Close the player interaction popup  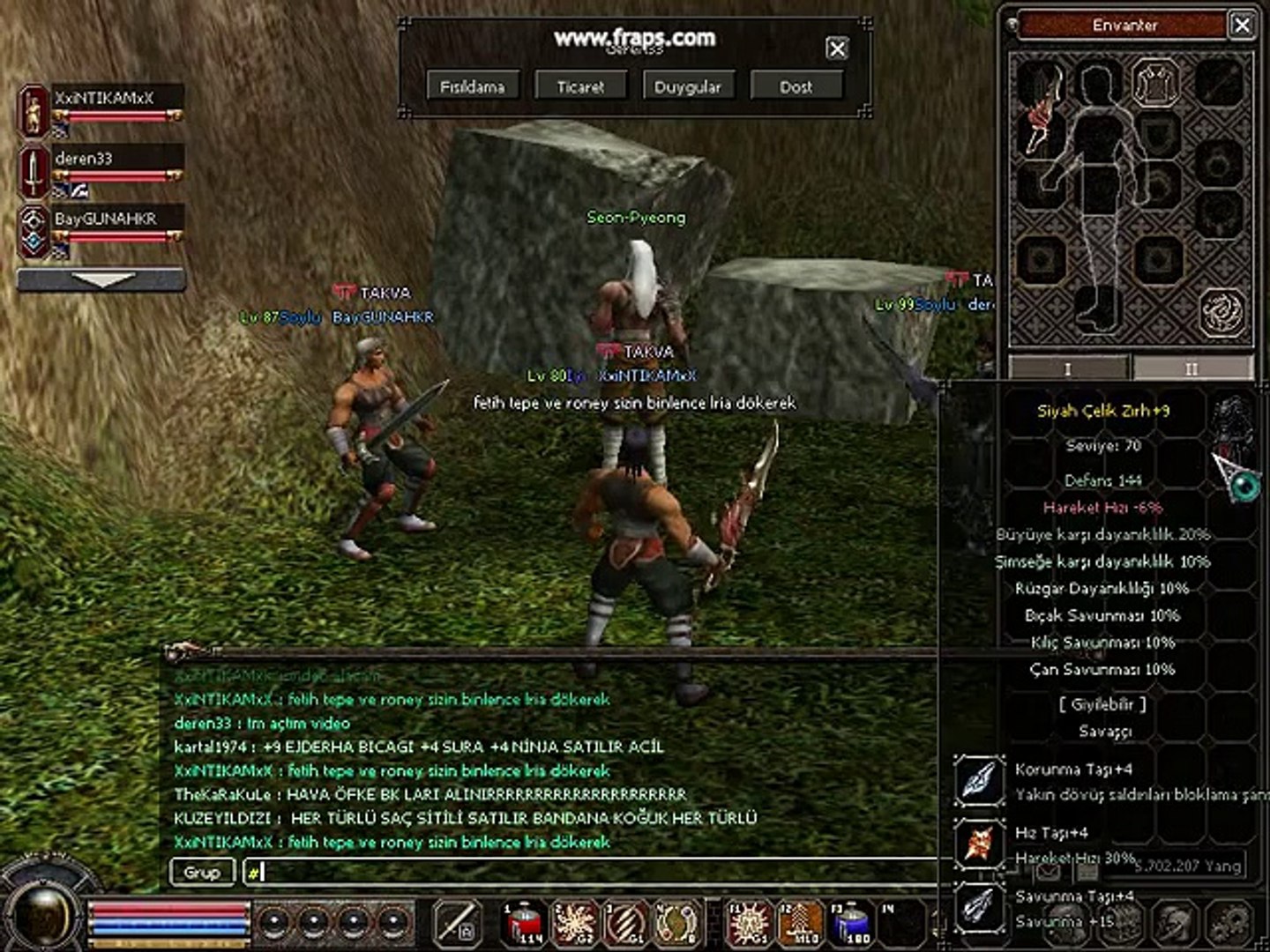(x=837, y=48)
